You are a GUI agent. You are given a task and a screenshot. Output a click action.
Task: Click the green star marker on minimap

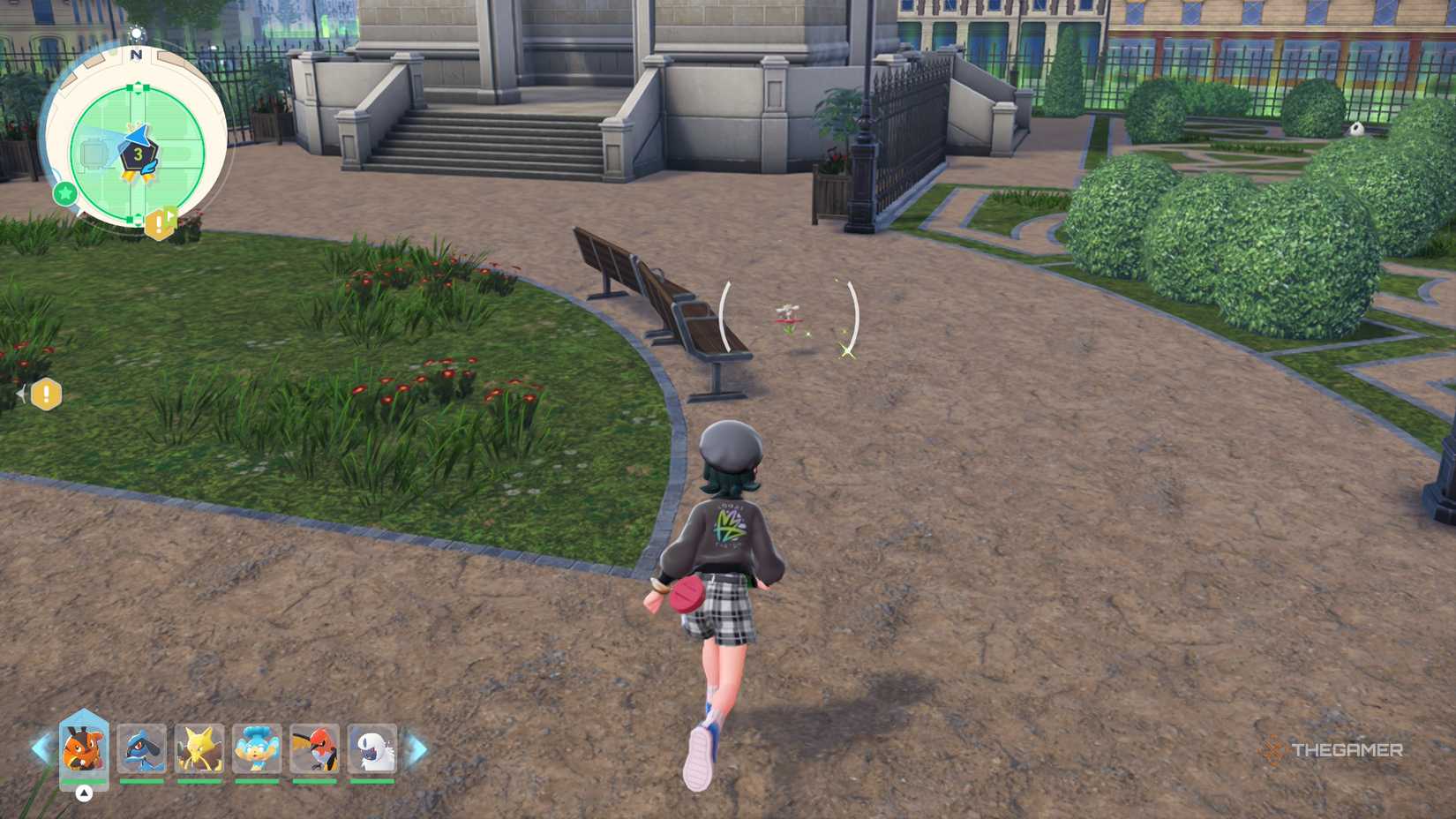(64, 192)
